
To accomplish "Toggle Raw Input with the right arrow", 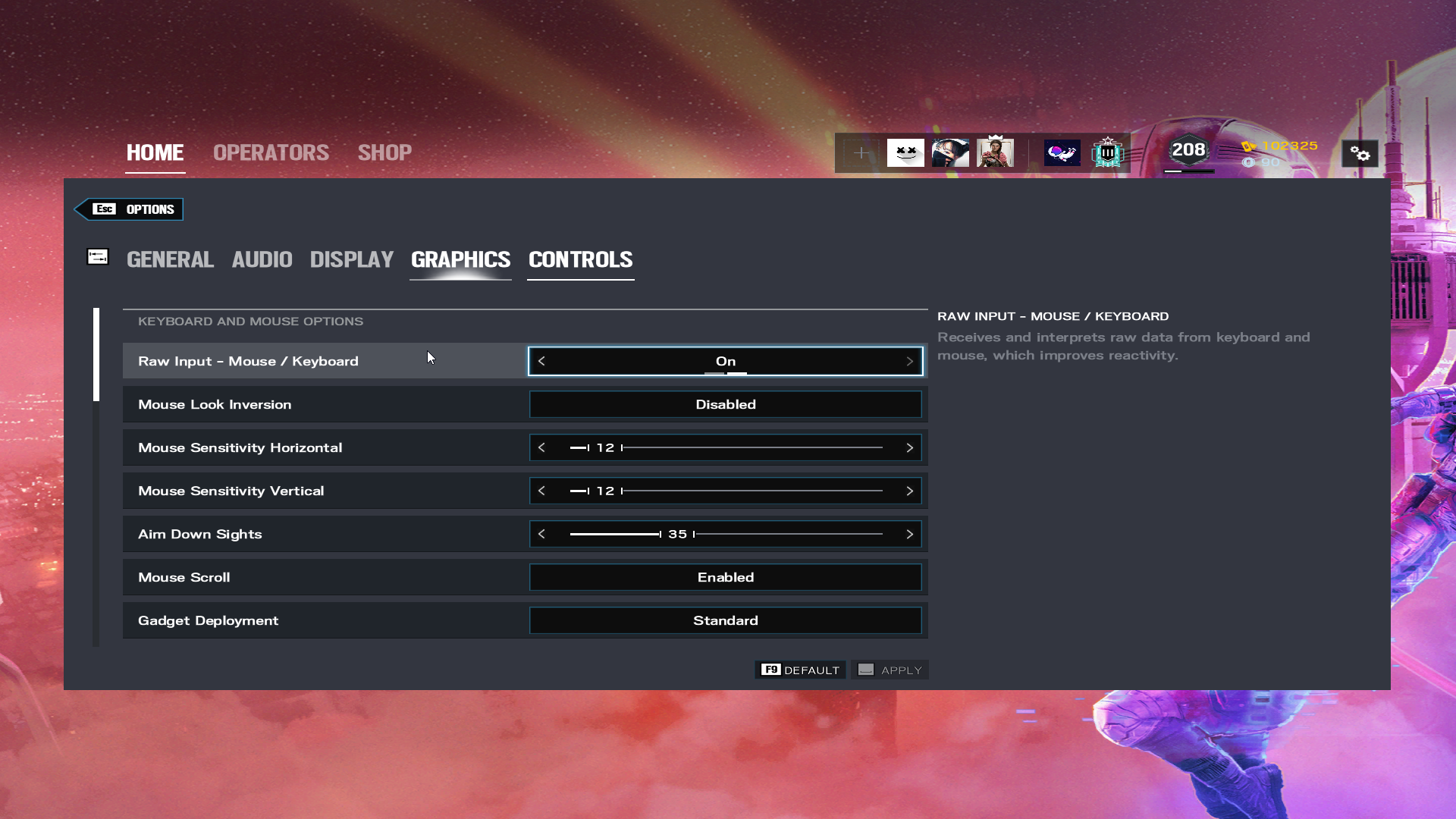I will tap(909, 362).
